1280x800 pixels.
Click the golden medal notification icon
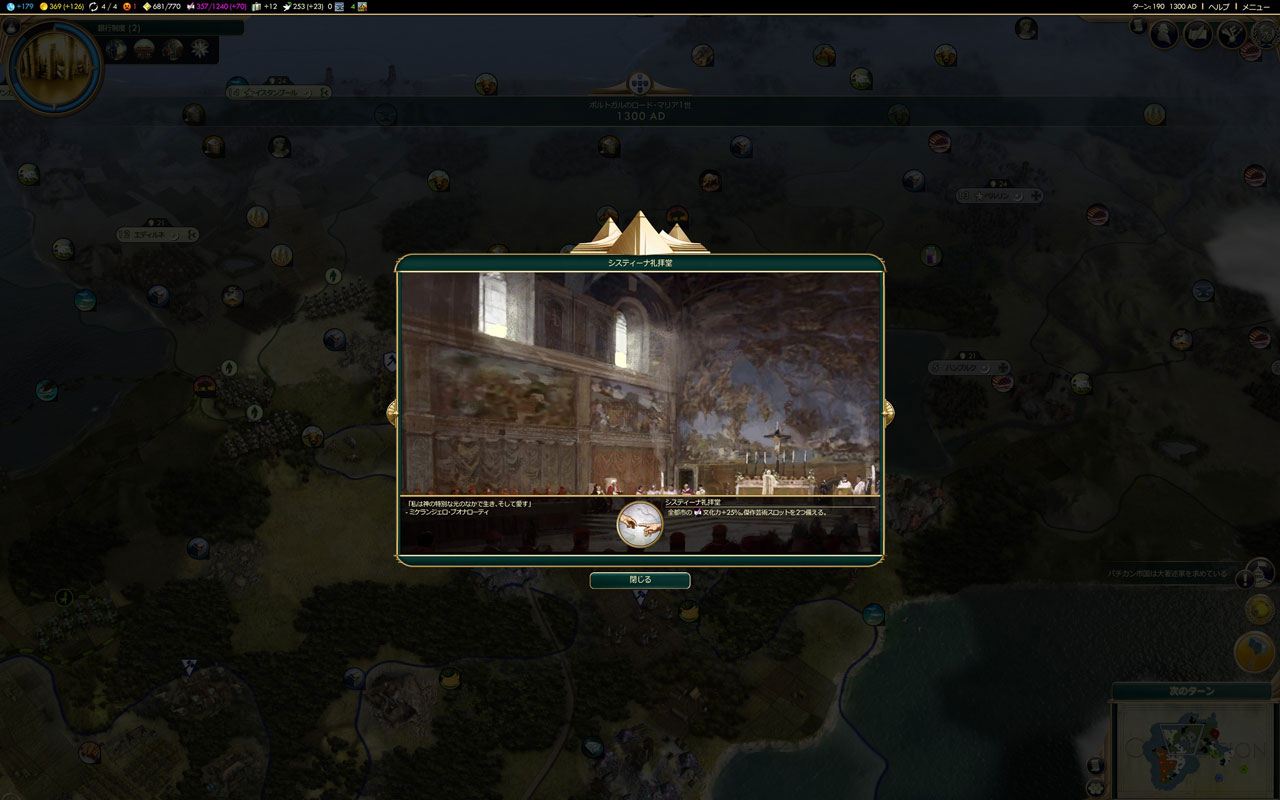pos(1258,608)
